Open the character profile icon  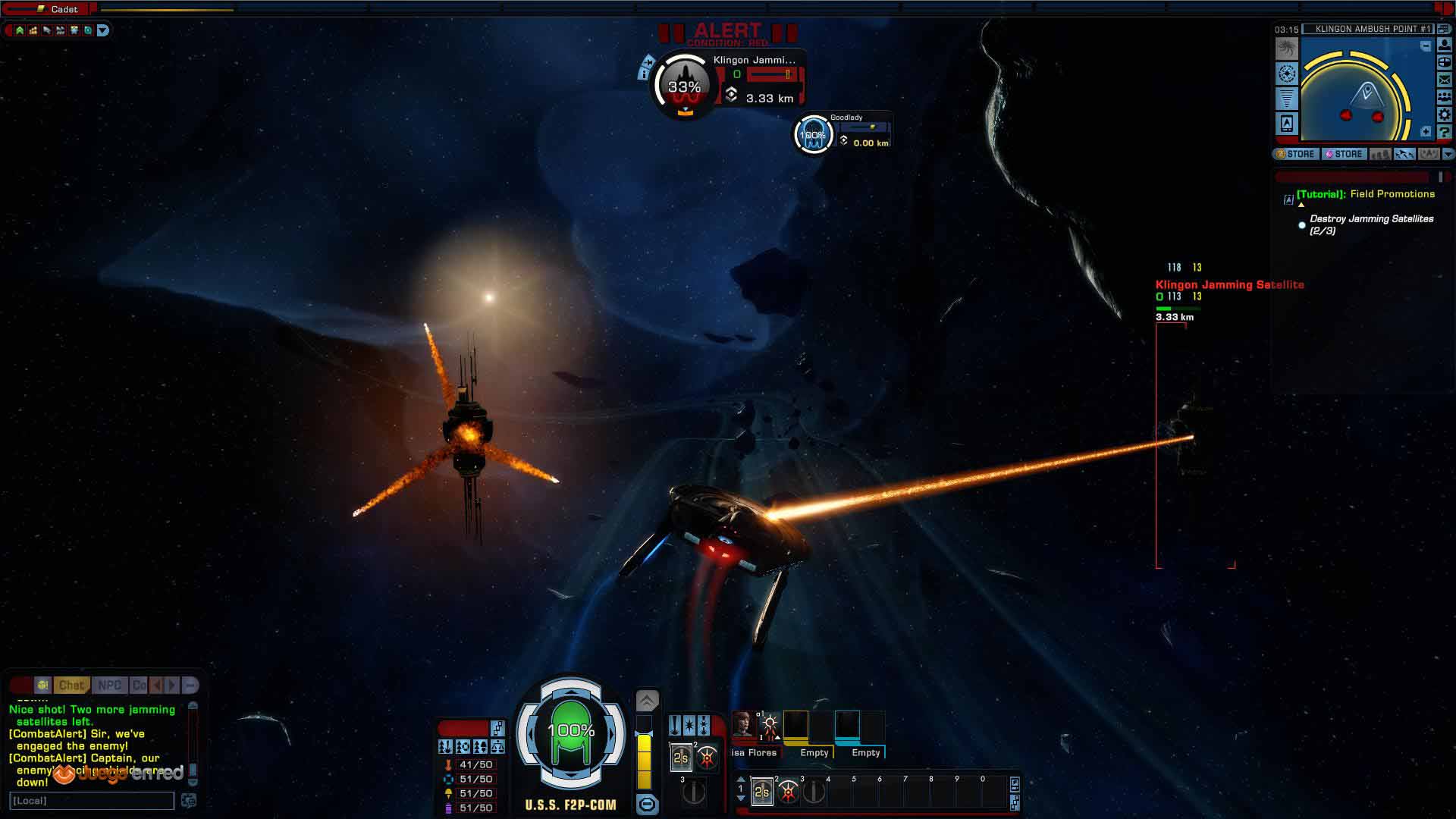pyautogui.click(x=1445, y=45)
